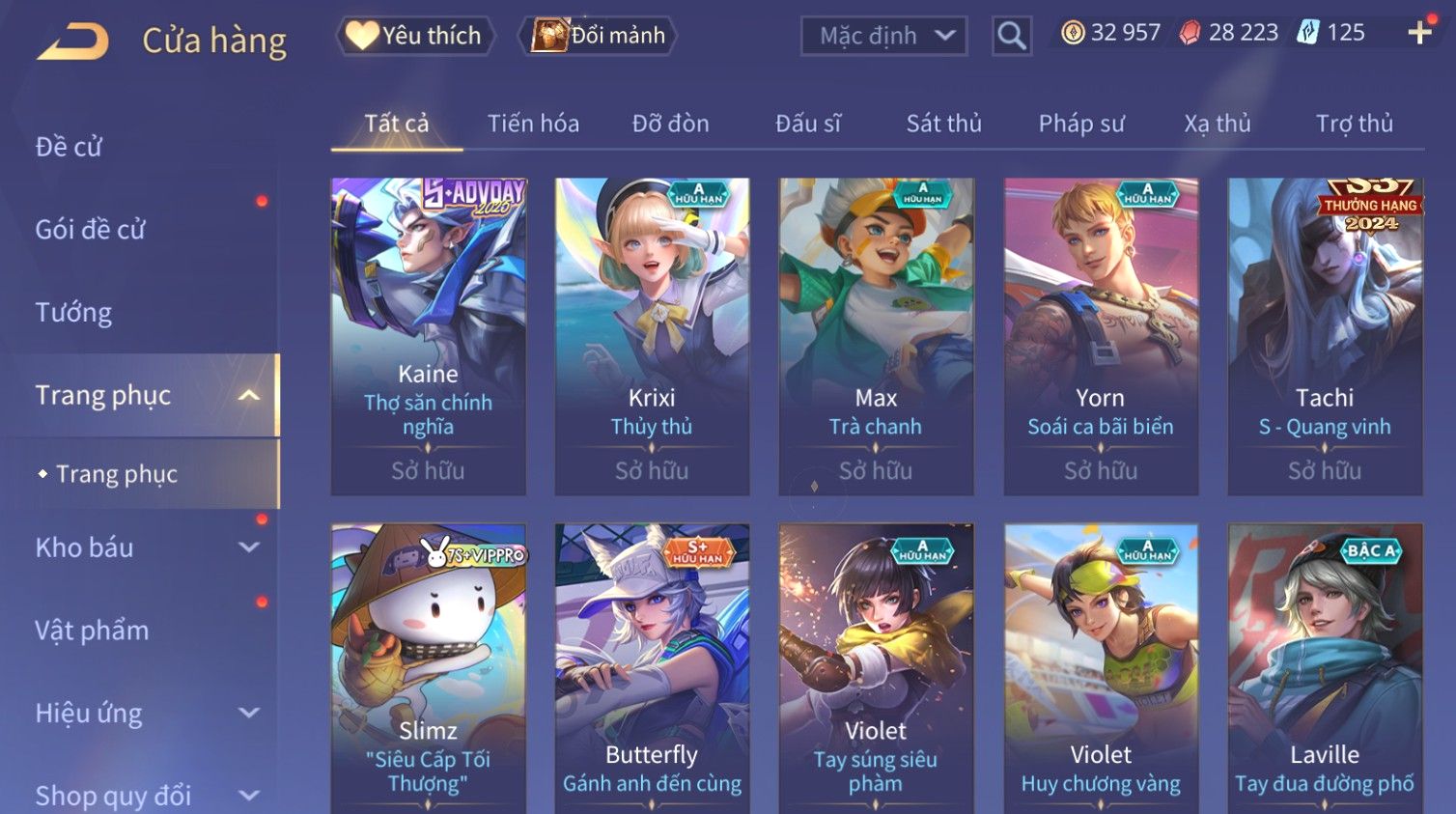Expand the Hiệu ứng effects section

click(x=145, y=714)
